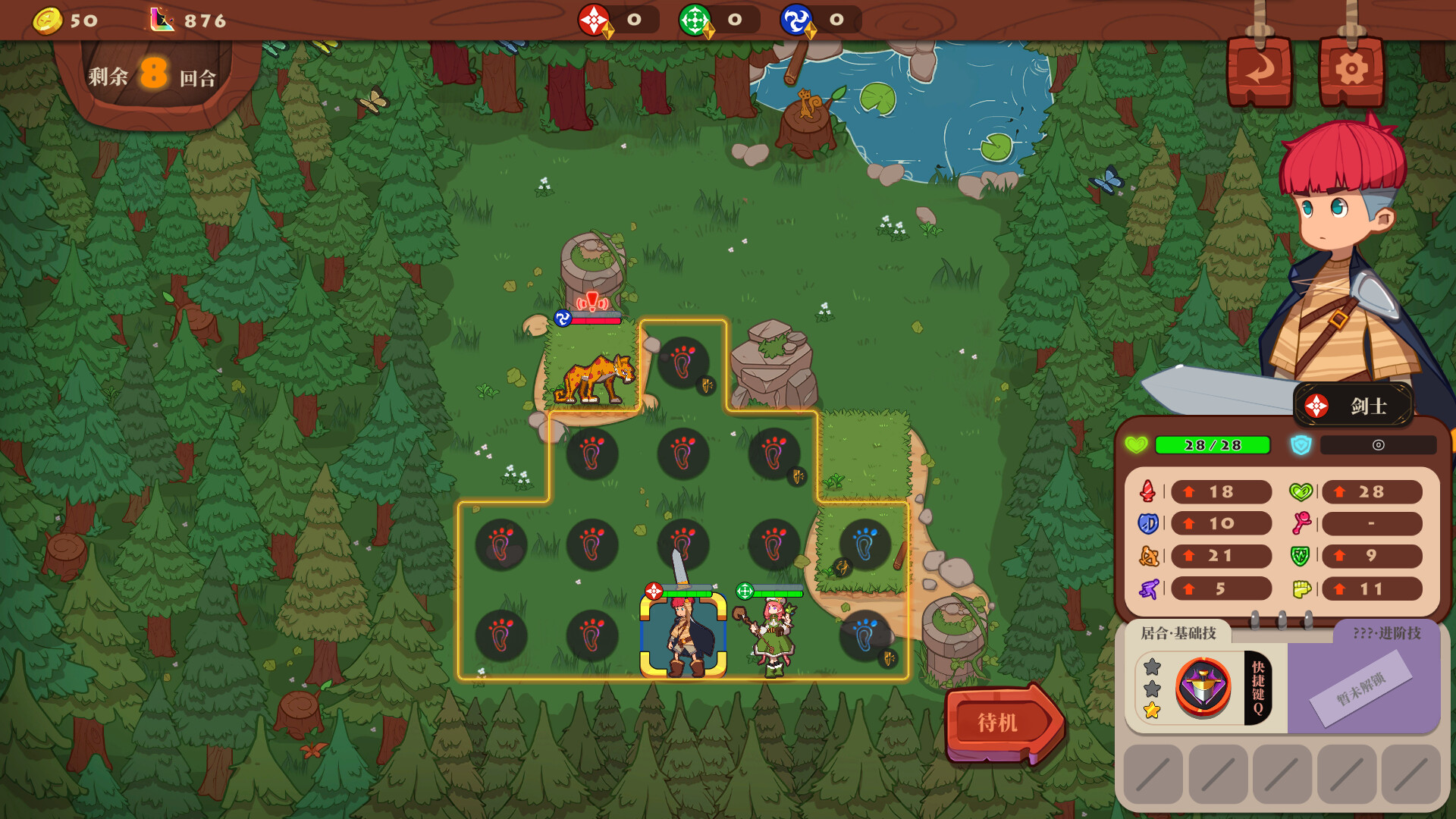This screenshot has width=1456, height=819.
Task: Click the curved-arrow undo button
Action: pyautogui.click(x=1260, y=71)
